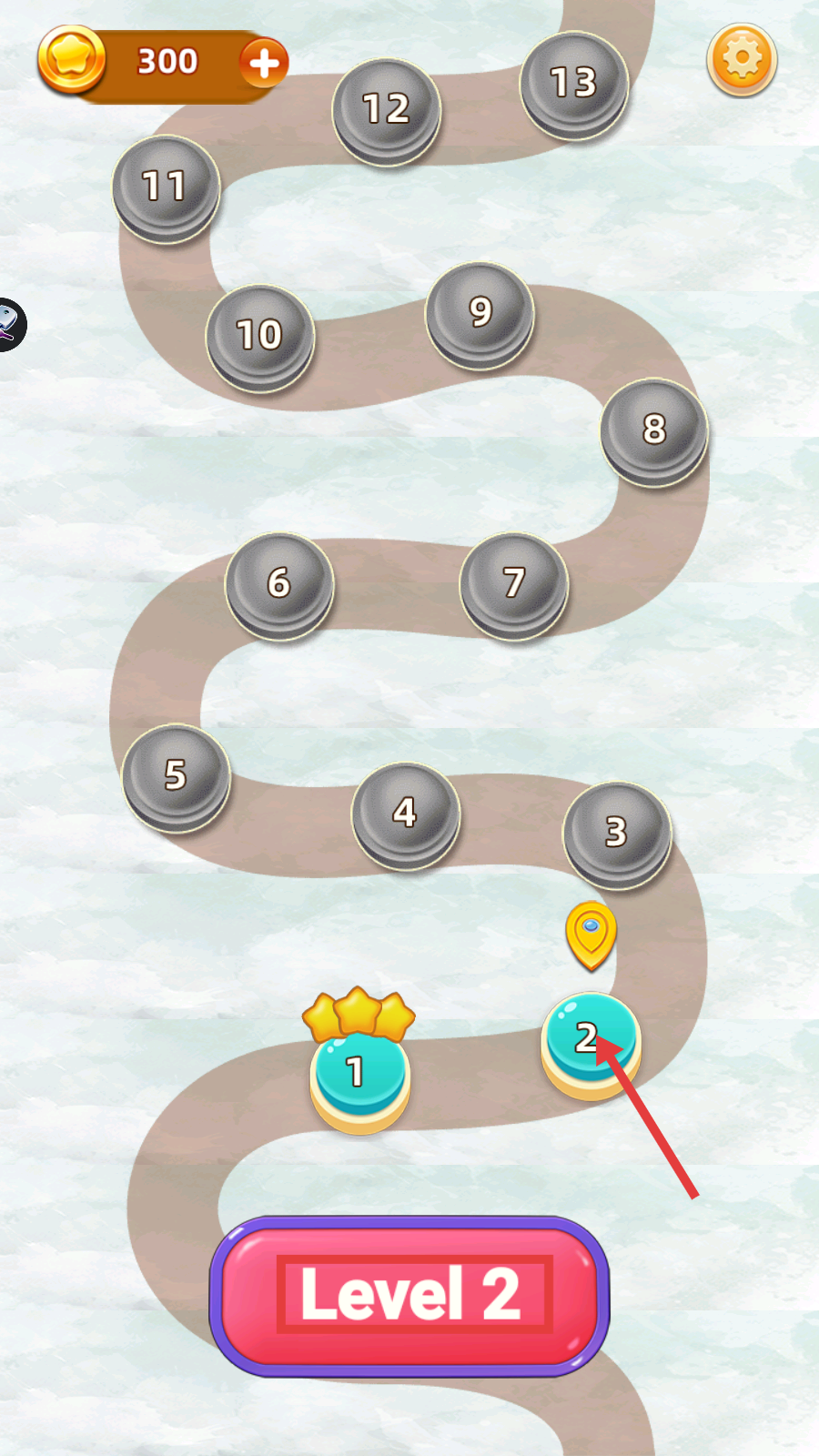The height and width of the screenshot is (1456, 819).
Task: Select the level 1 node
Action: [x=359, y=1074]
